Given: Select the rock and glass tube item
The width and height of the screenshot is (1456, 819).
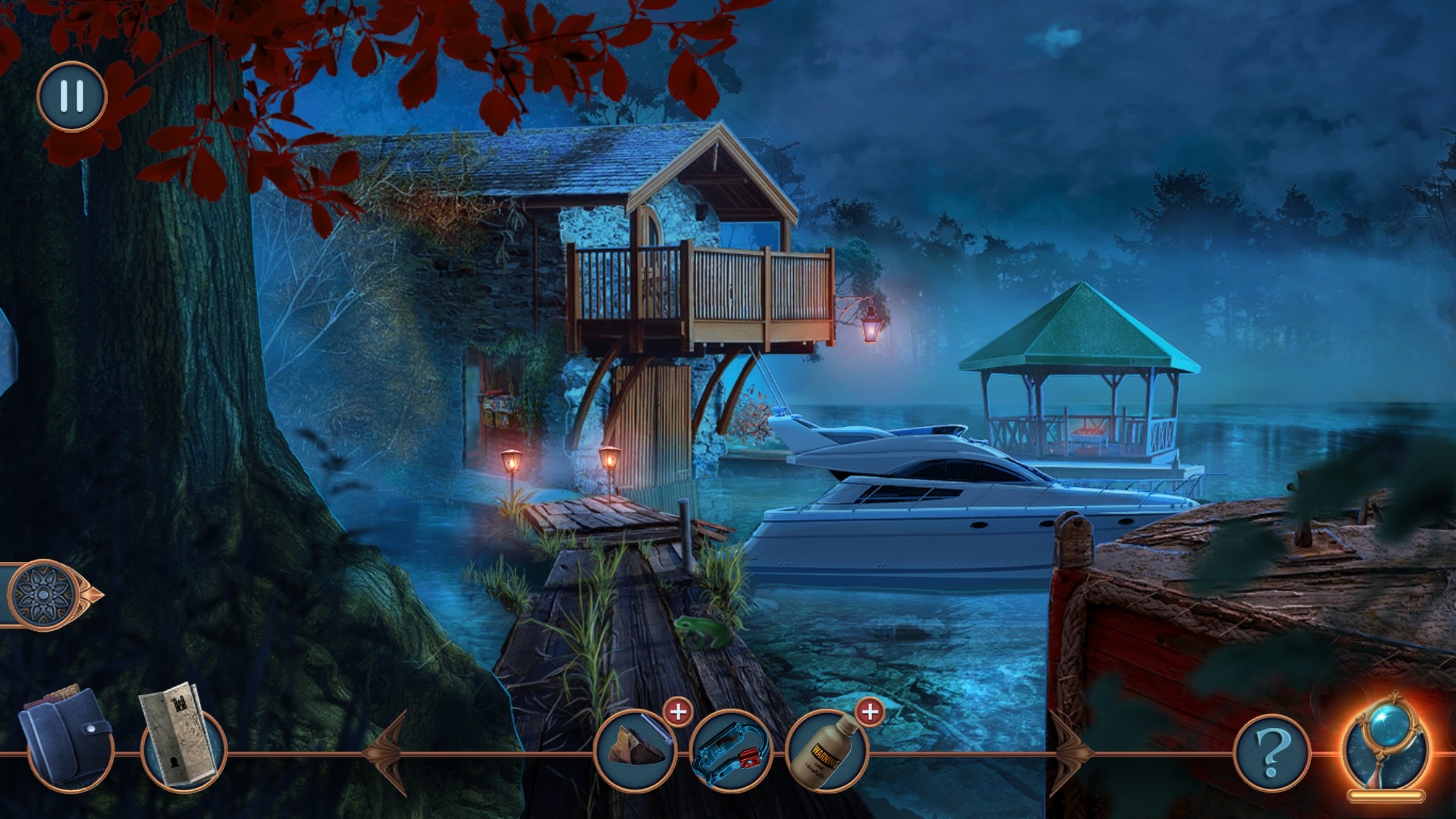Looking at the screenshot, I should pyautogui.click(x=635, y=749).
